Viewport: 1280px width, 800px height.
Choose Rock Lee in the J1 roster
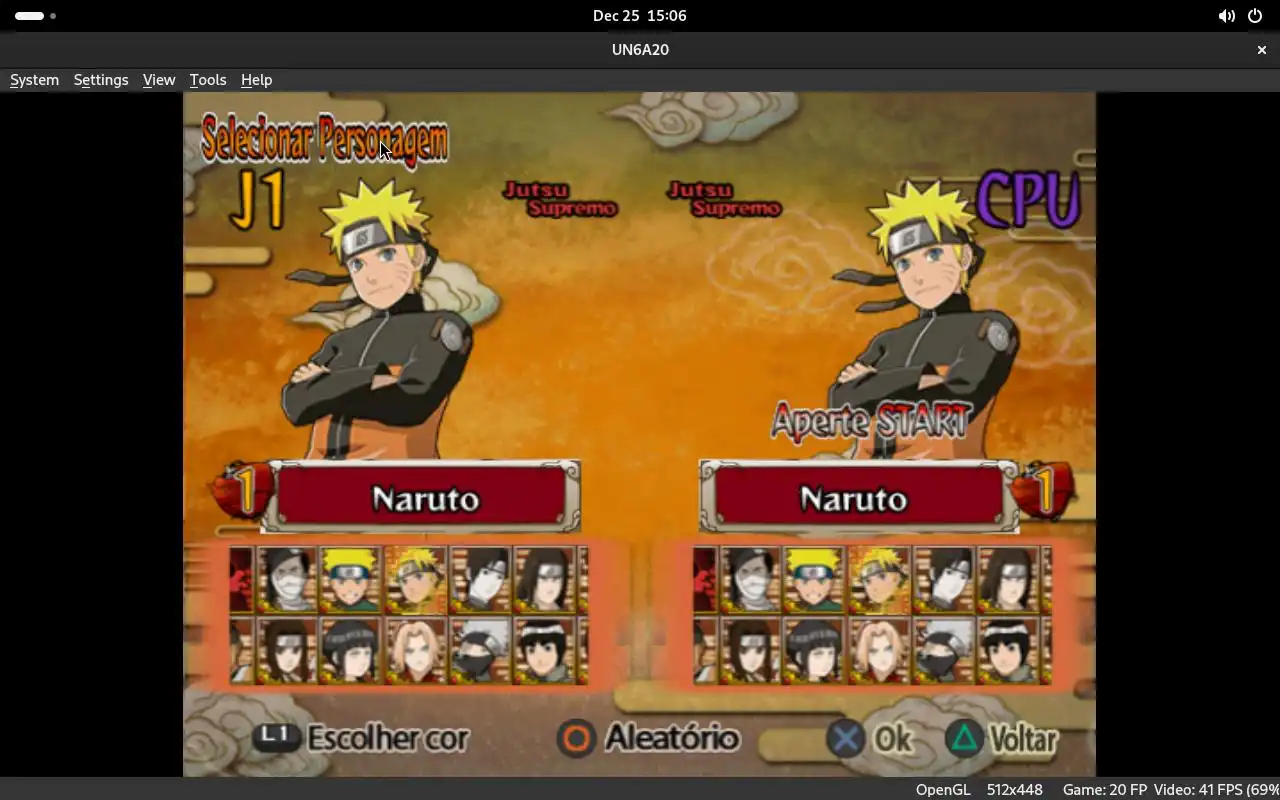click(x=545, y=651)
